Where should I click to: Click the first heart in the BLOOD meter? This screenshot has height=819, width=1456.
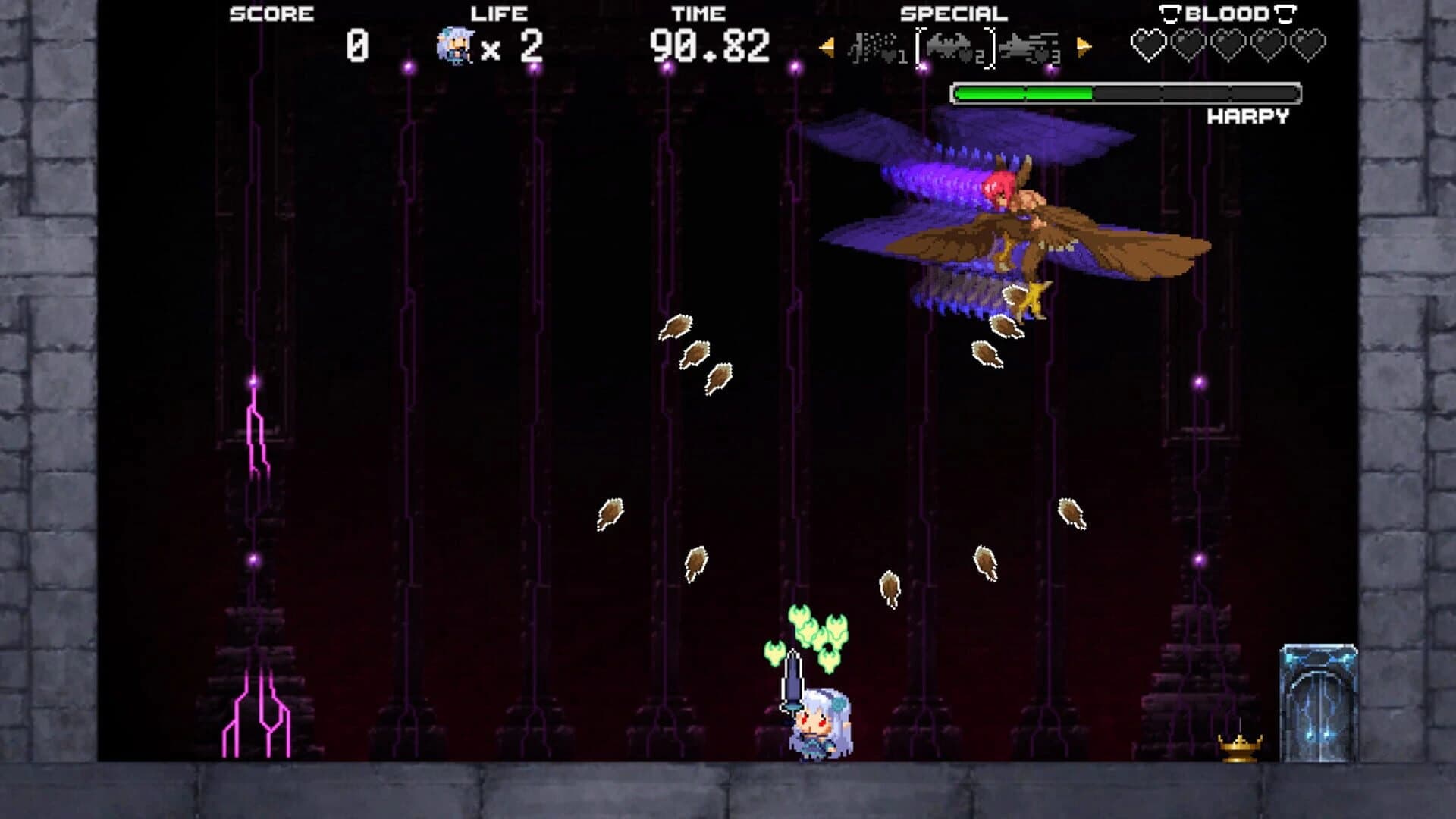(1149, 43)
